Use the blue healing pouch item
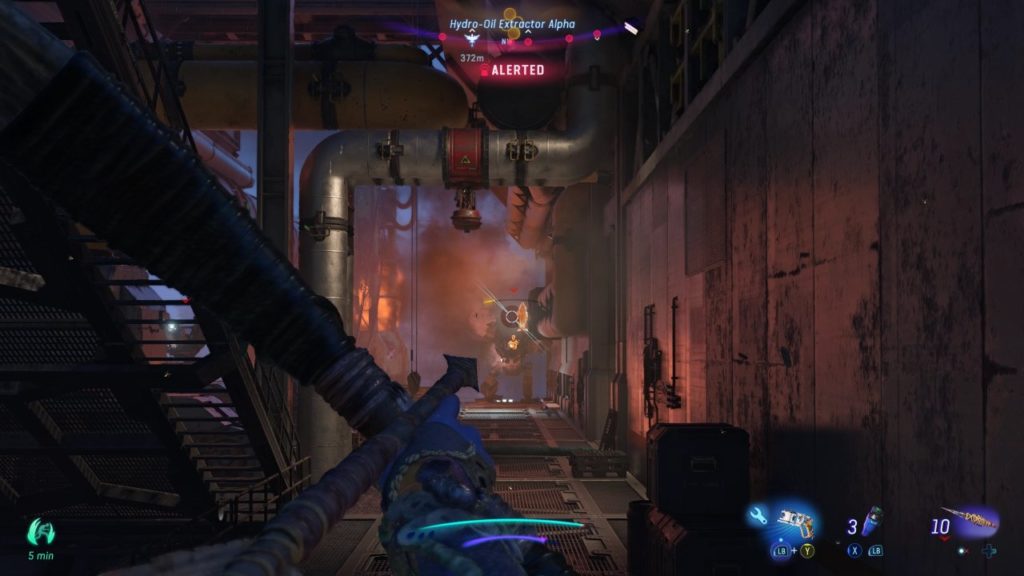Screen dimensions: 1024x576 click(x=872, y=522)
